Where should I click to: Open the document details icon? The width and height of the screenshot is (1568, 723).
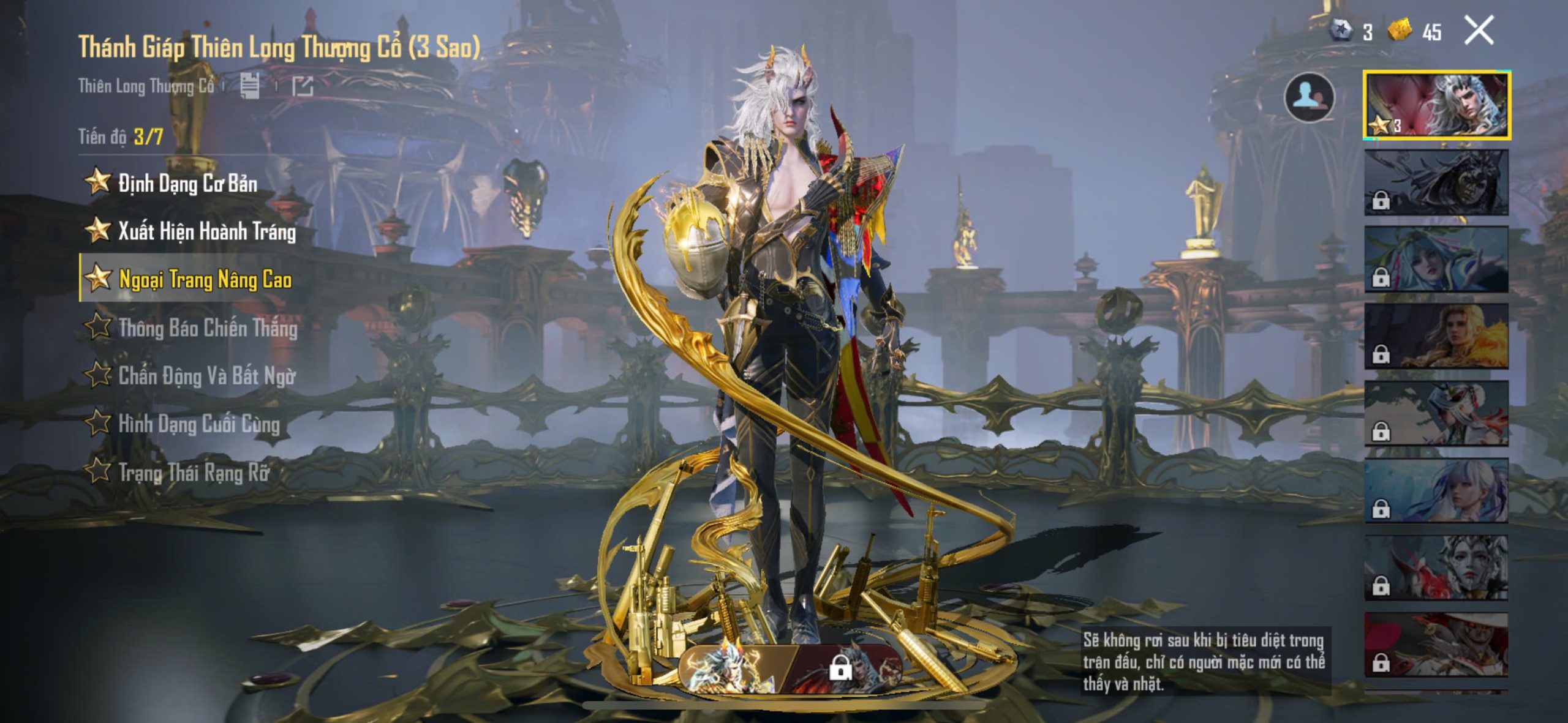[250, 86]
